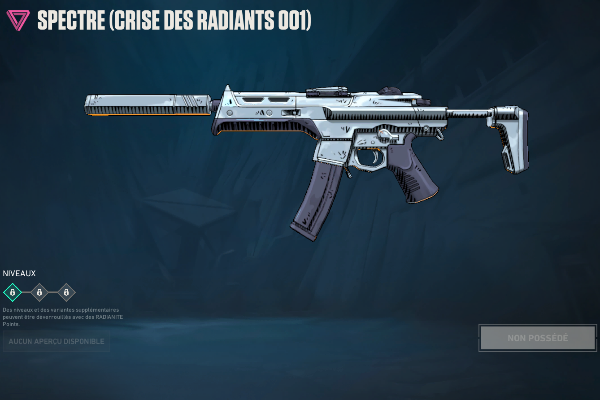Click the Aucun Aperçu Disponible button

(56, 341)
